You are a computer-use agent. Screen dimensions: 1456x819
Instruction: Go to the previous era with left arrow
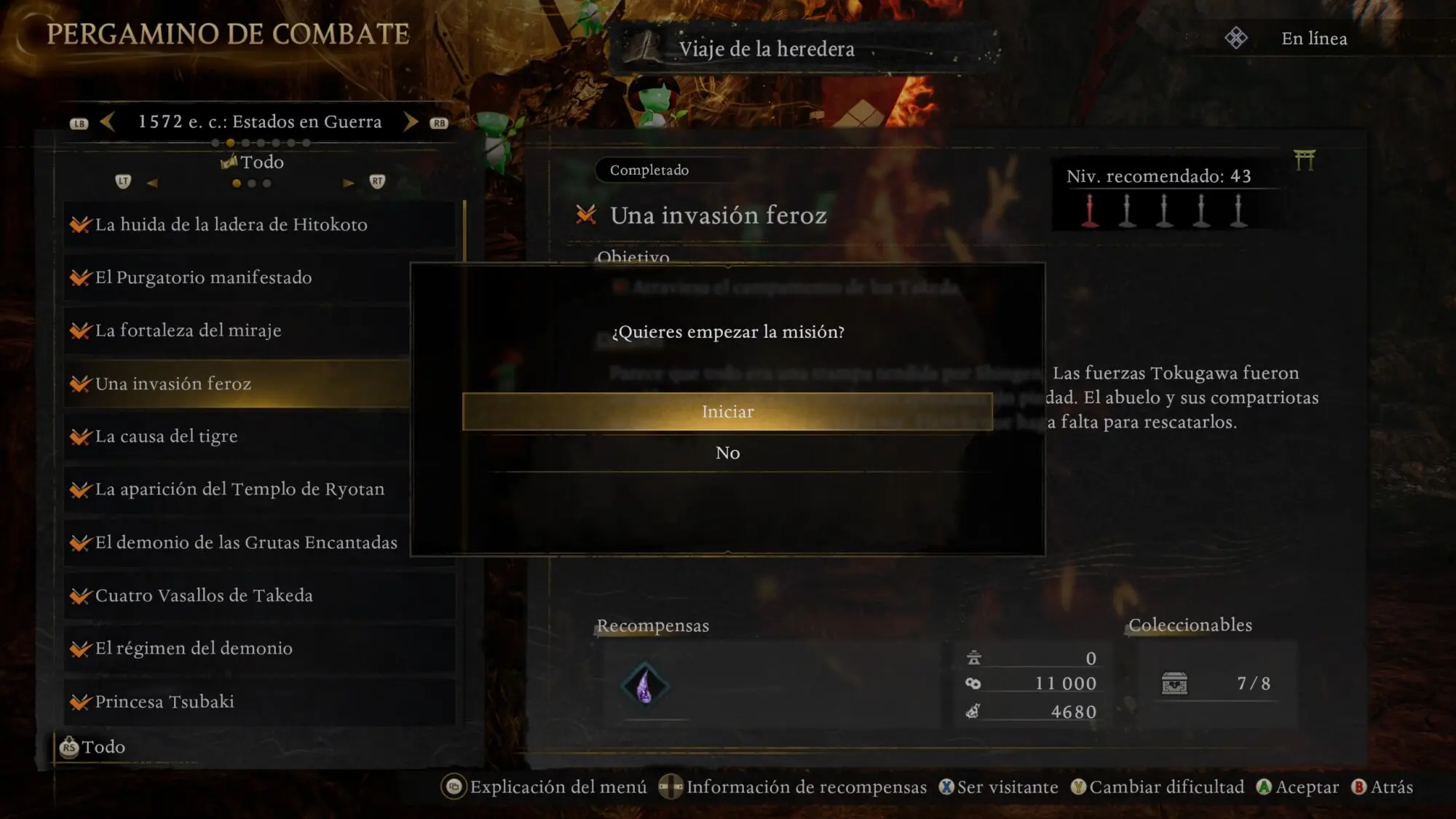tap(107, 122)
